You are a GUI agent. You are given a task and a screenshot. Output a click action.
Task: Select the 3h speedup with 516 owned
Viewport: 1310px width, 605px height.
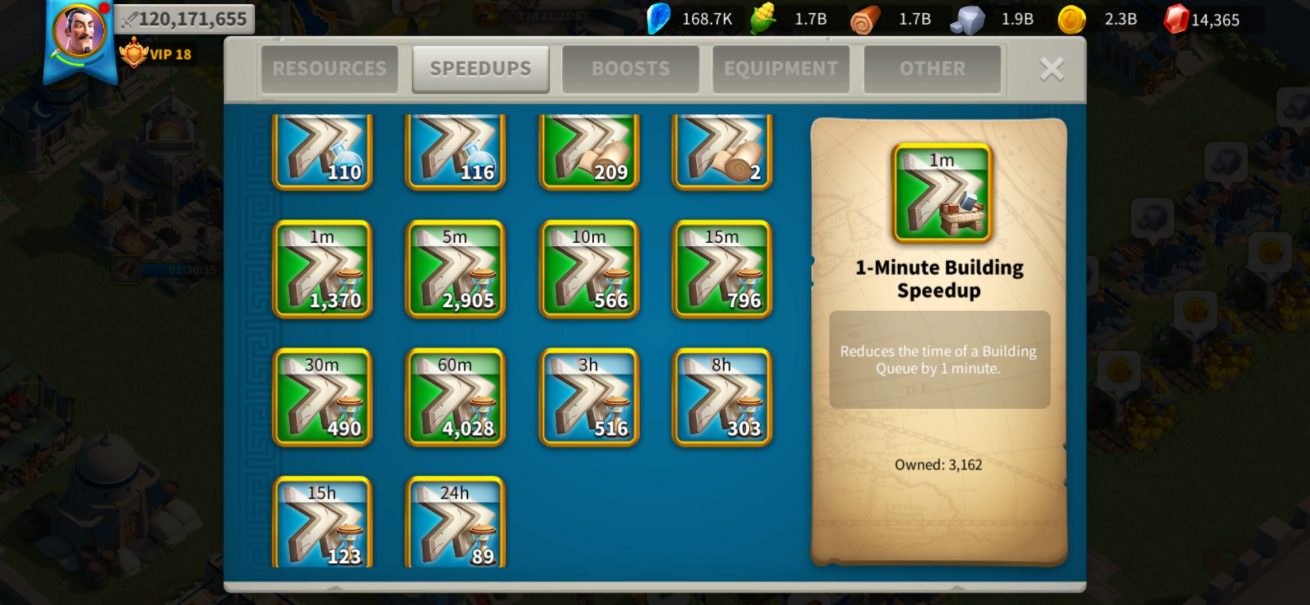pyautogui.click(x=589, y=397)
